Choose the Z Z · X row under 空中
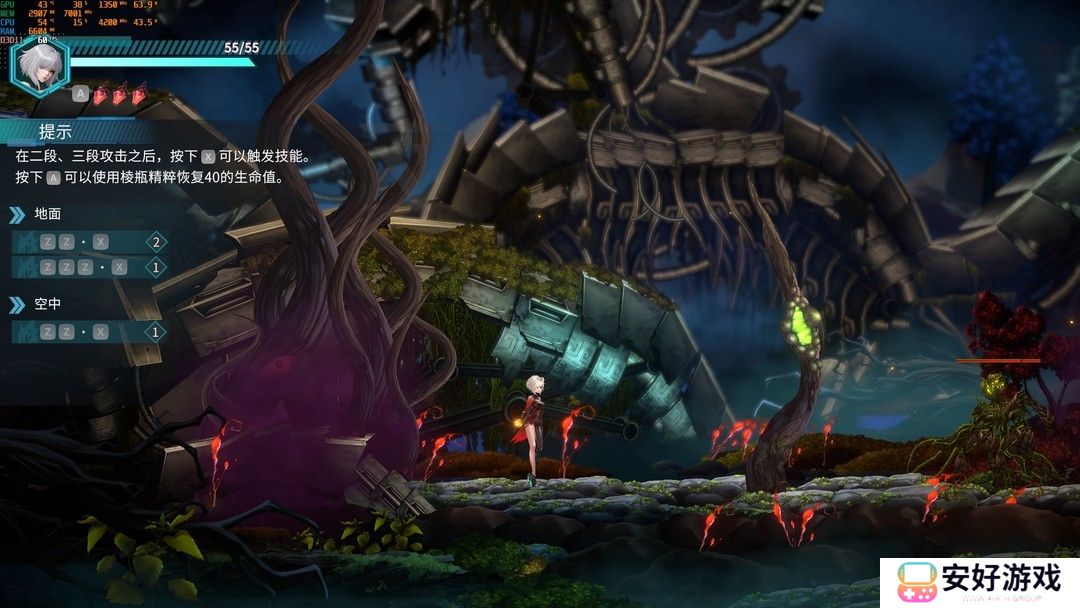The image size is (1080, 608). click(88, 332)
